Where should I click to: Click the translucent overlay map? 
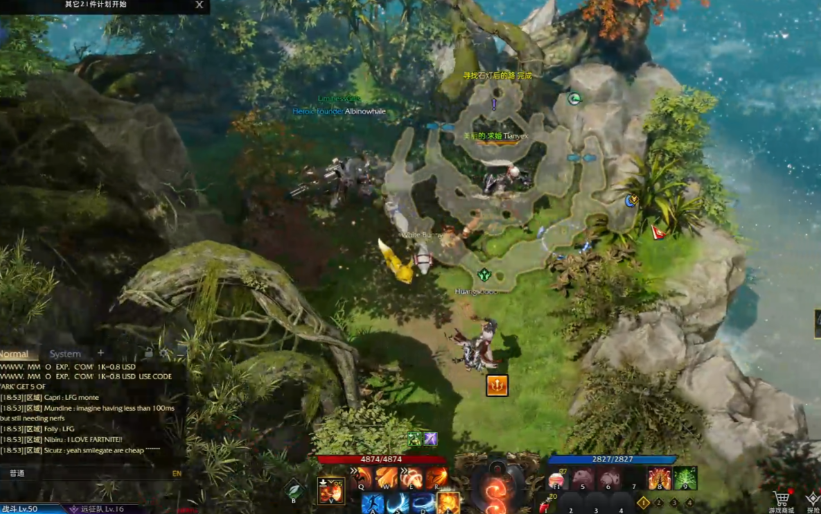click(510, 200)
